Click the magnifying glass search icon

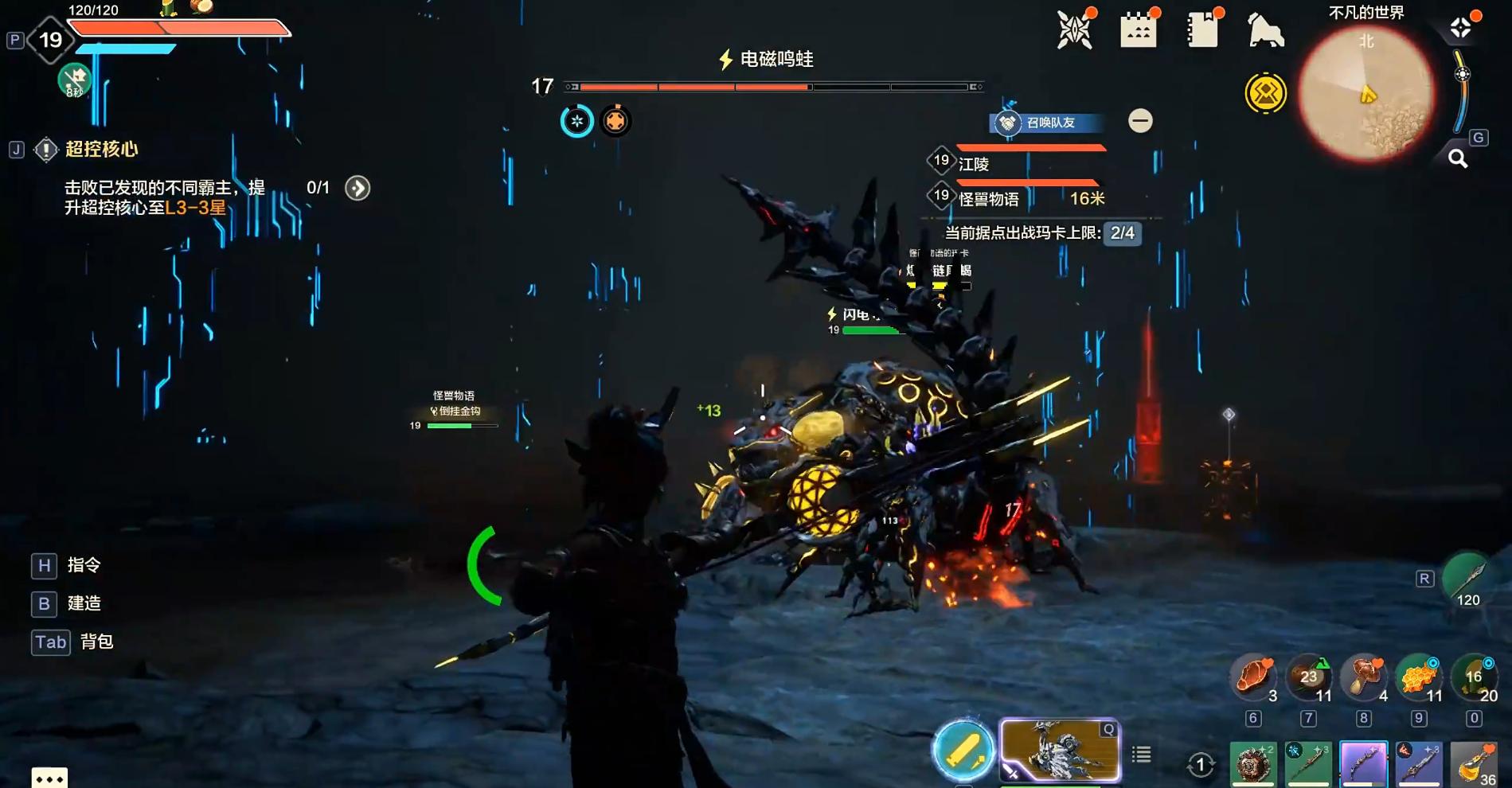click(x=1458, y=158)
